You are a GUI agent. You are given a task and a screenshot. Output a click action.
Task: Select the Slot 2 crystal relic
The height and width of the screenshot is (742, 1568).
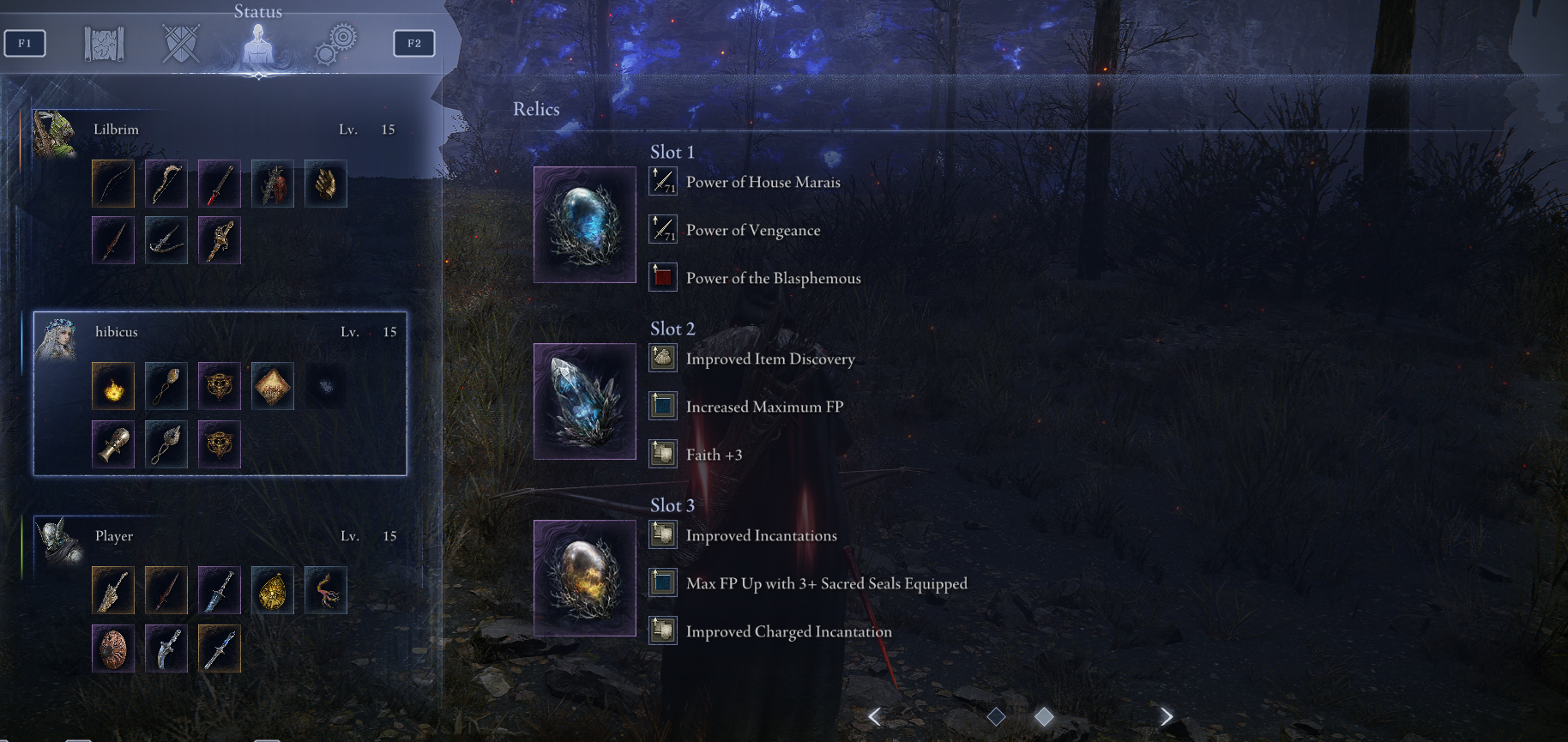pyautogui.click(x=584, y=401)
